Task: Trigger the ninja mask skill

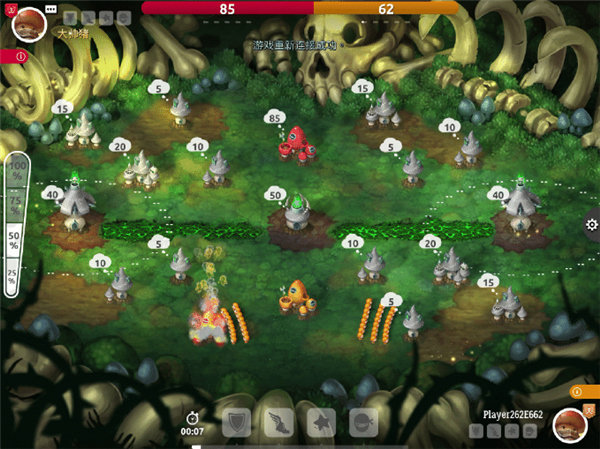Action: coord(363,421)
